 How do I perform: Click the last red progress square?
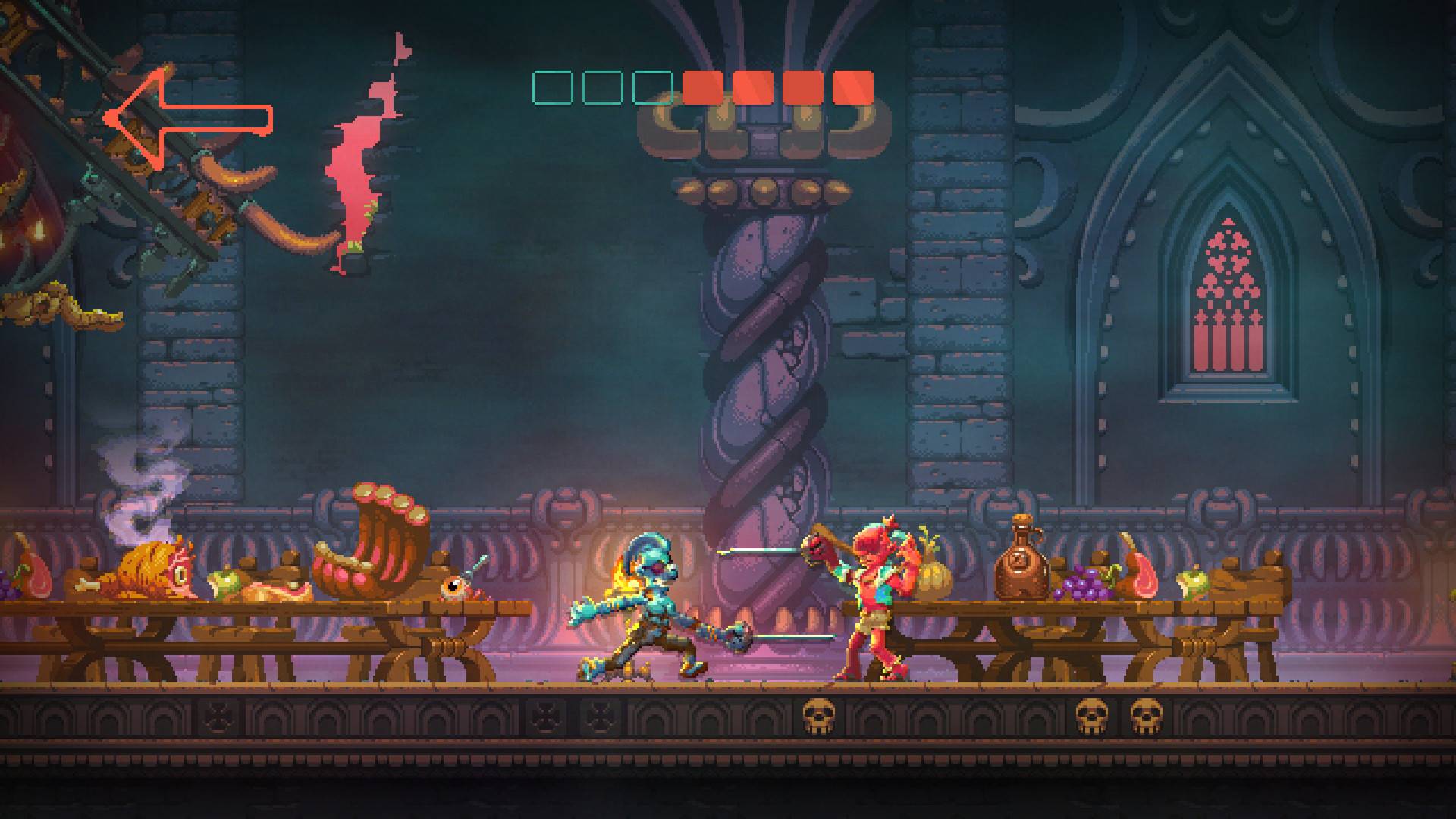[853, 86]
